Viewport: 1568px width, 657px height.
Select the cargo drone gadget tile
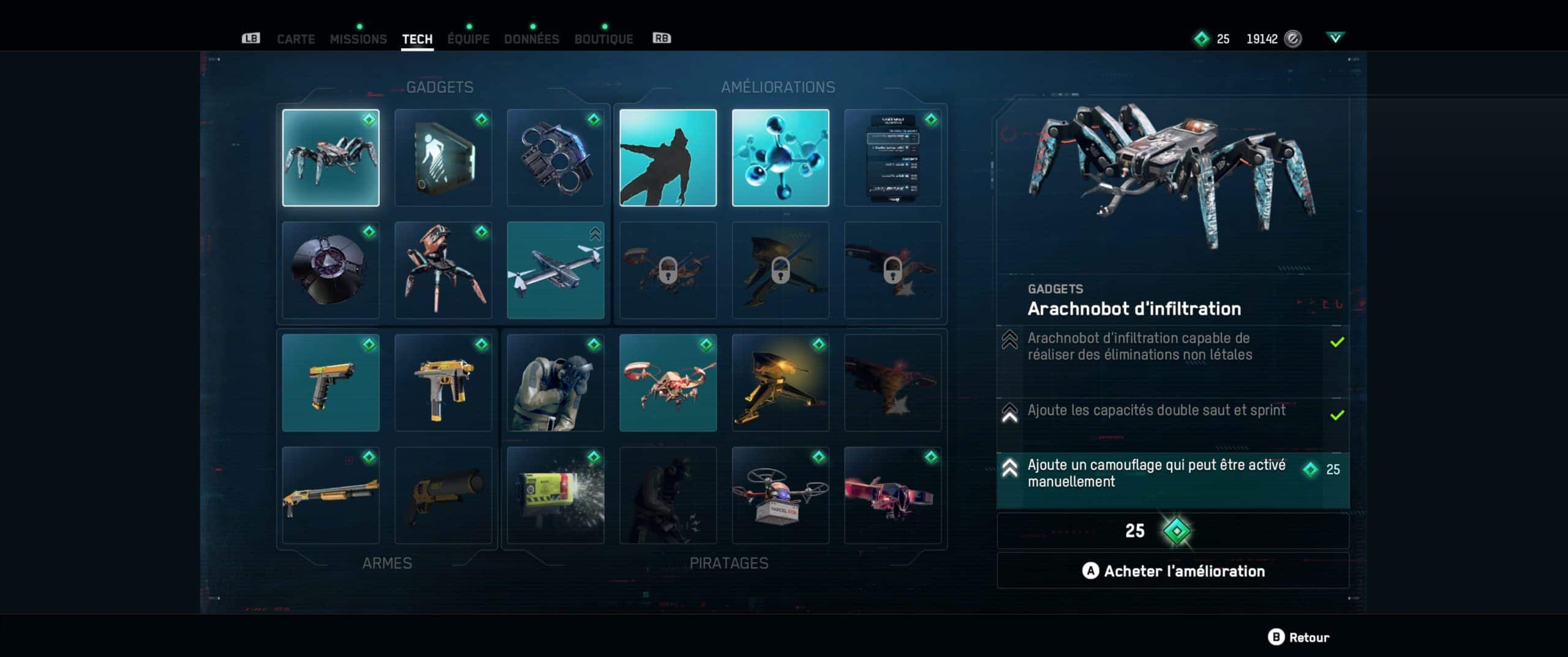click(x=556, y=270)
